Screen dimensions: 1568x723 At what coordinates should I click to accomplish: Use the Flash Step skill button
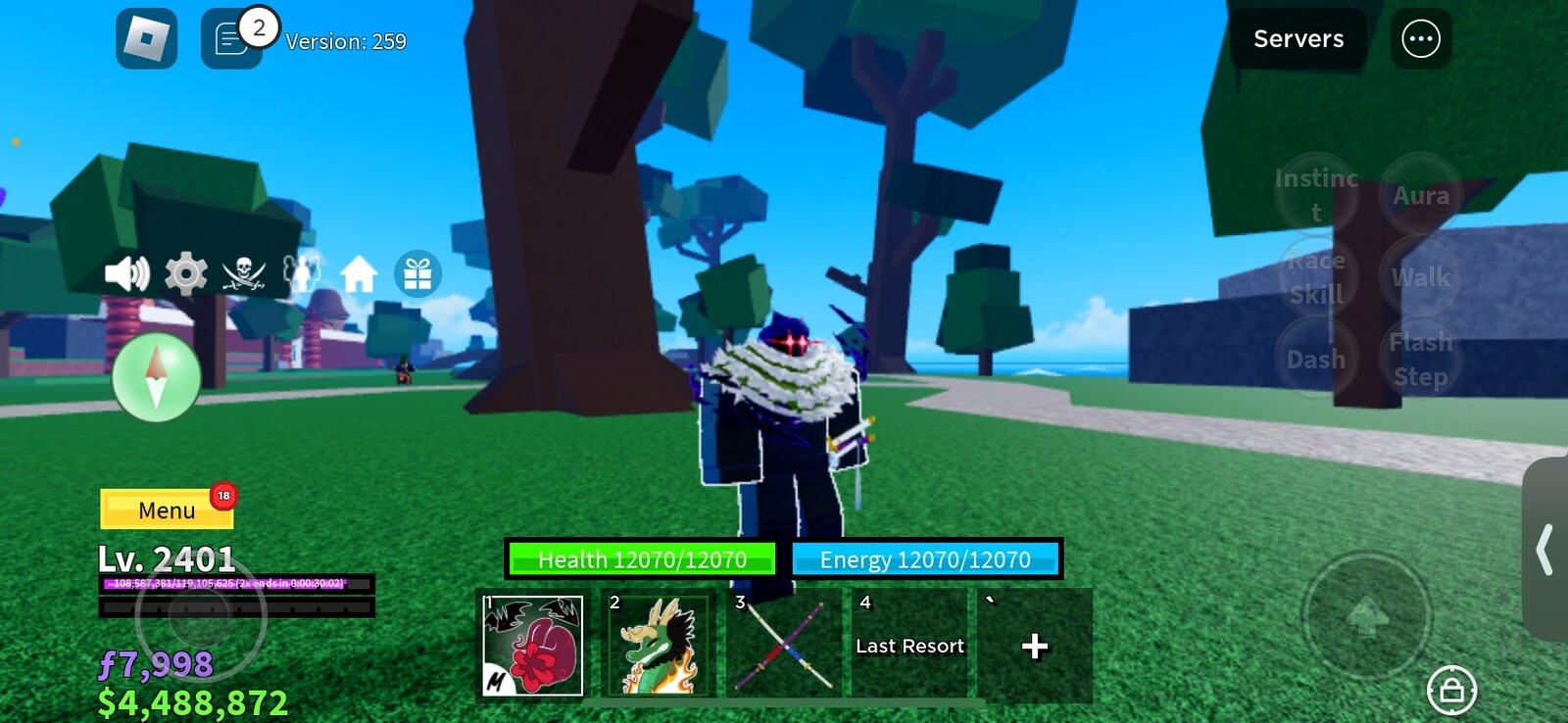click(1419, 357)
